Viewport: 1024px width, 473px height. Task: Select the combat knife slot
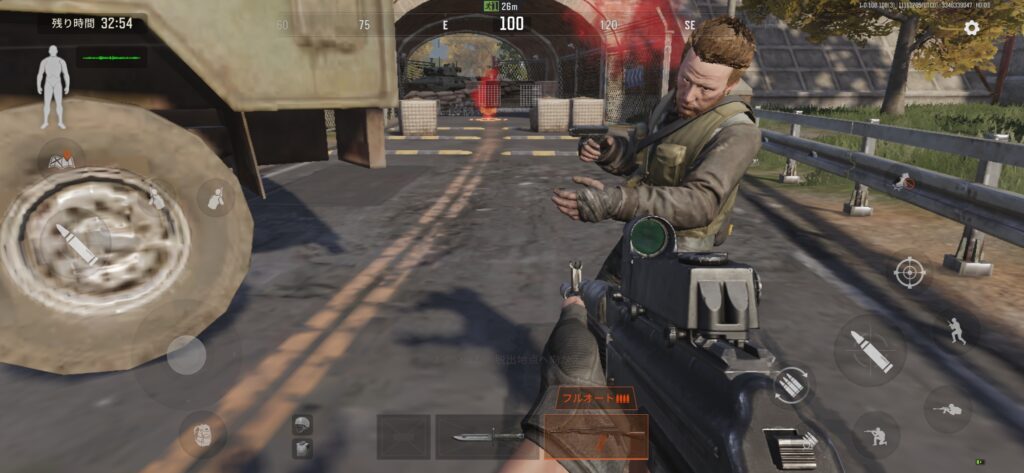coord(487,437)
